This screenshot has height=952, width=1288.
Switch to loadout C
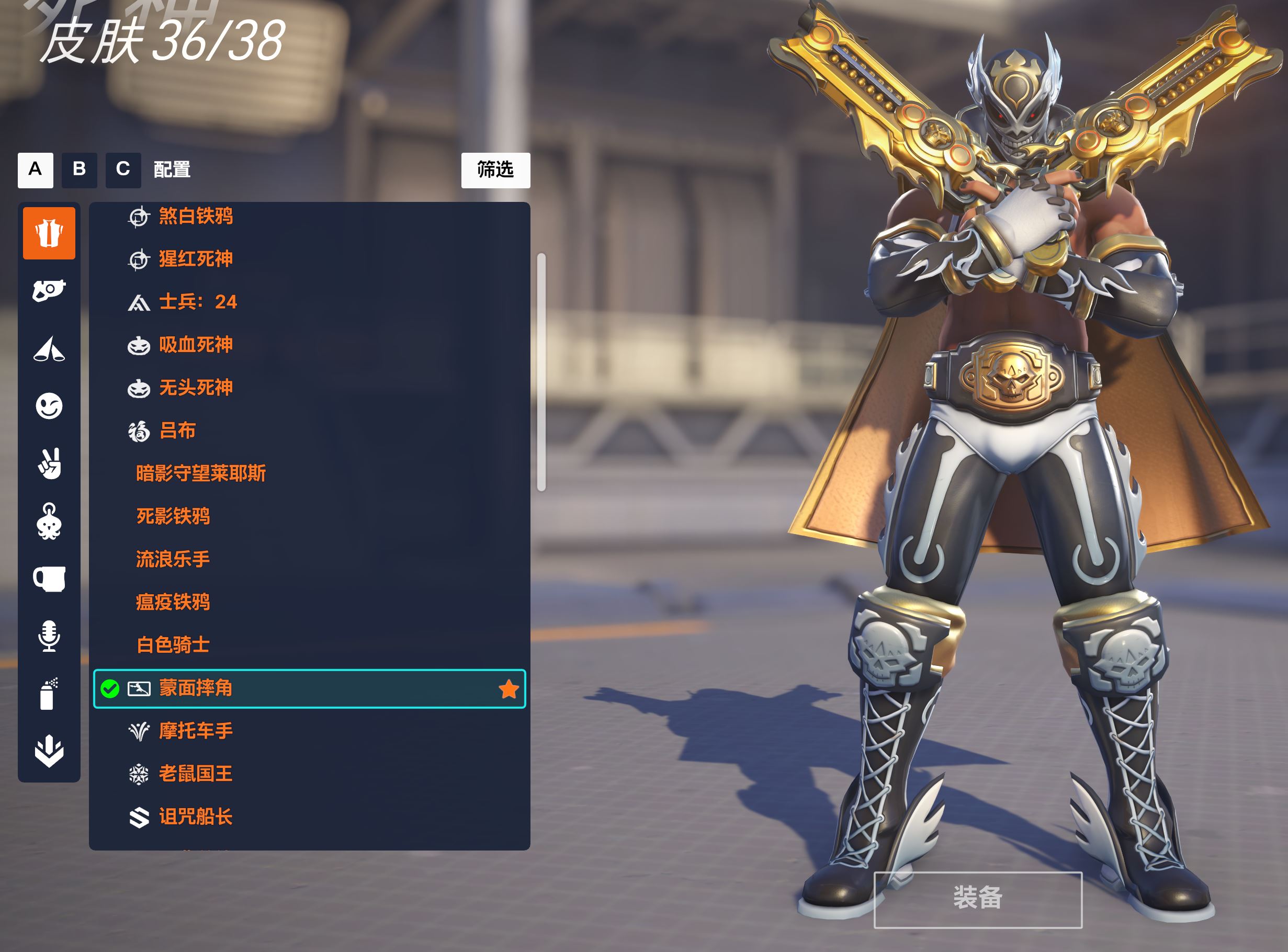pyautogui.click(x=123, y=170)
